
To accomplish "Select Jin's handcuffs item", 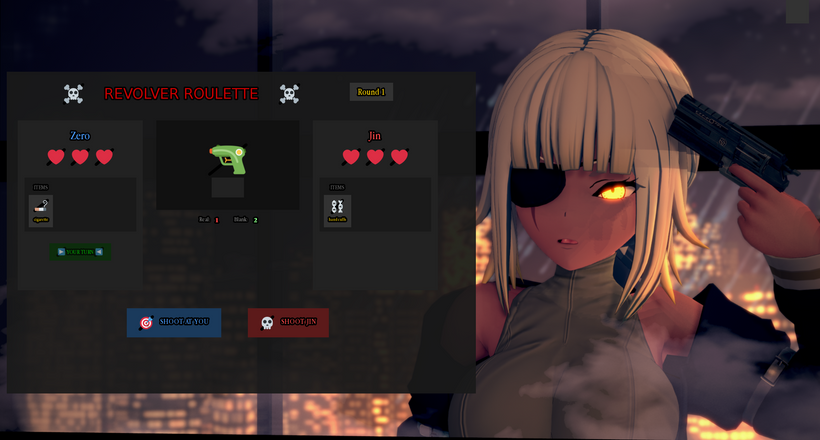I will 337,209.
